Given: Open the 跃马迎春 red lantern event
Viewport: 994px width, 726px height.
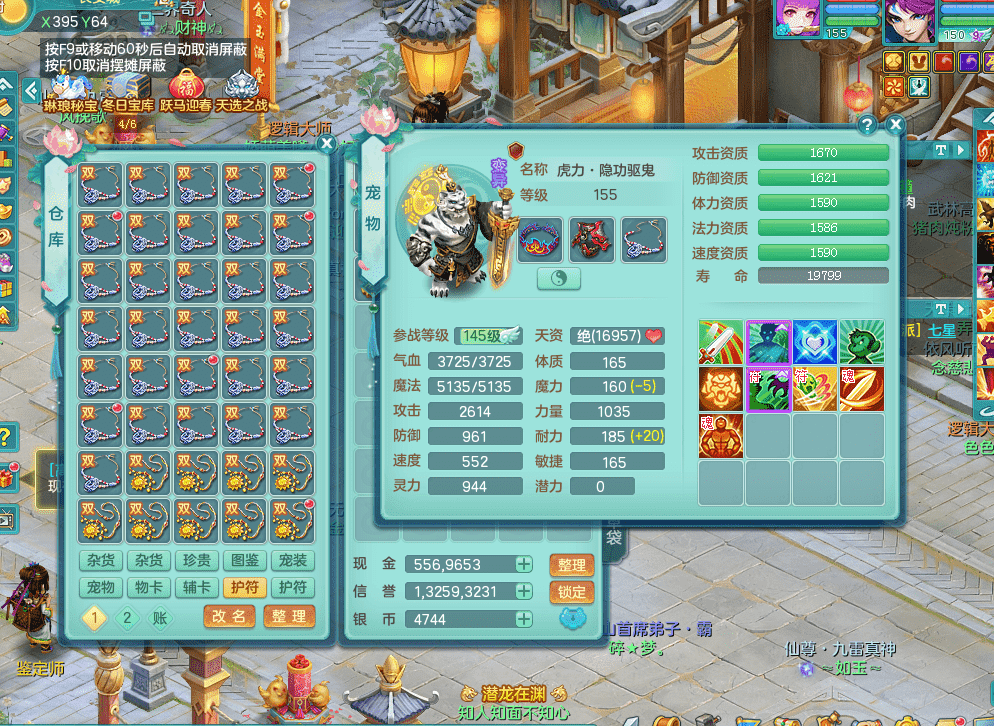Looking at the screenshot, I should [186, 91].
